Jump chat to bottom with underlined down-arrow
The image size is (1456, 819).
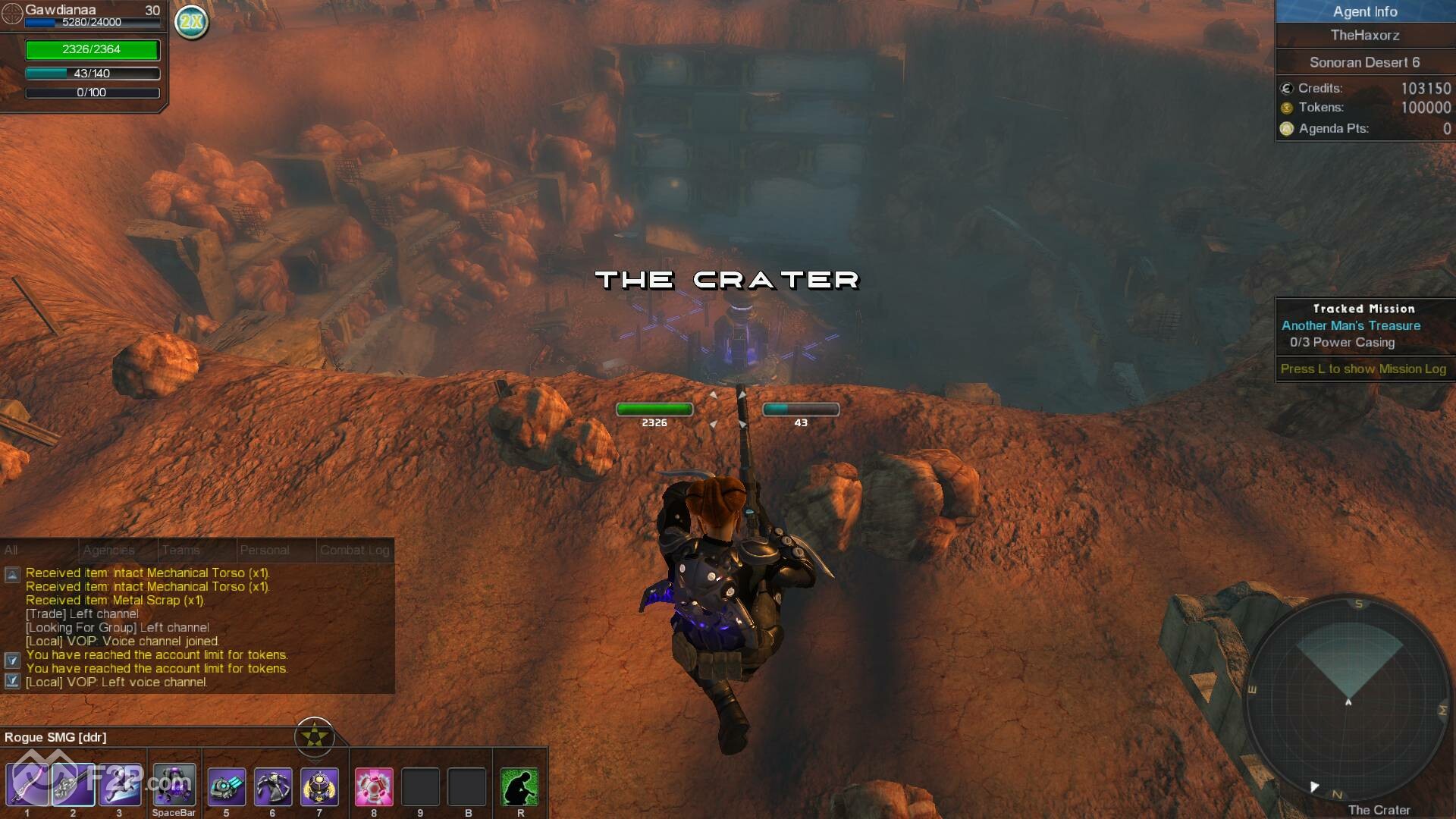12,681
